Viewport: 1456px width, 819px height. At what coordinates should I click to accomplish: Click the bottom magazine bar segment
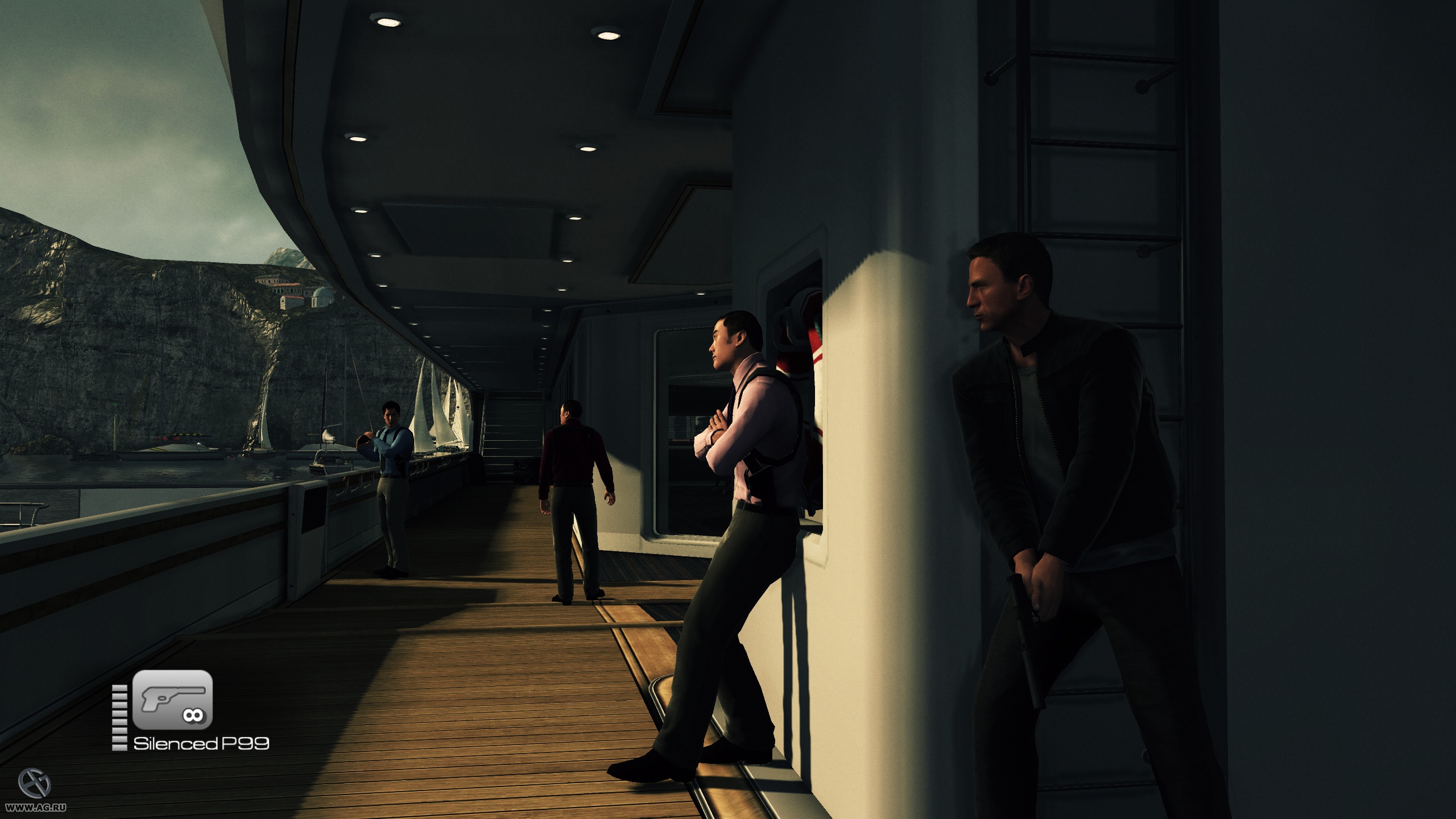pos(119,746)
